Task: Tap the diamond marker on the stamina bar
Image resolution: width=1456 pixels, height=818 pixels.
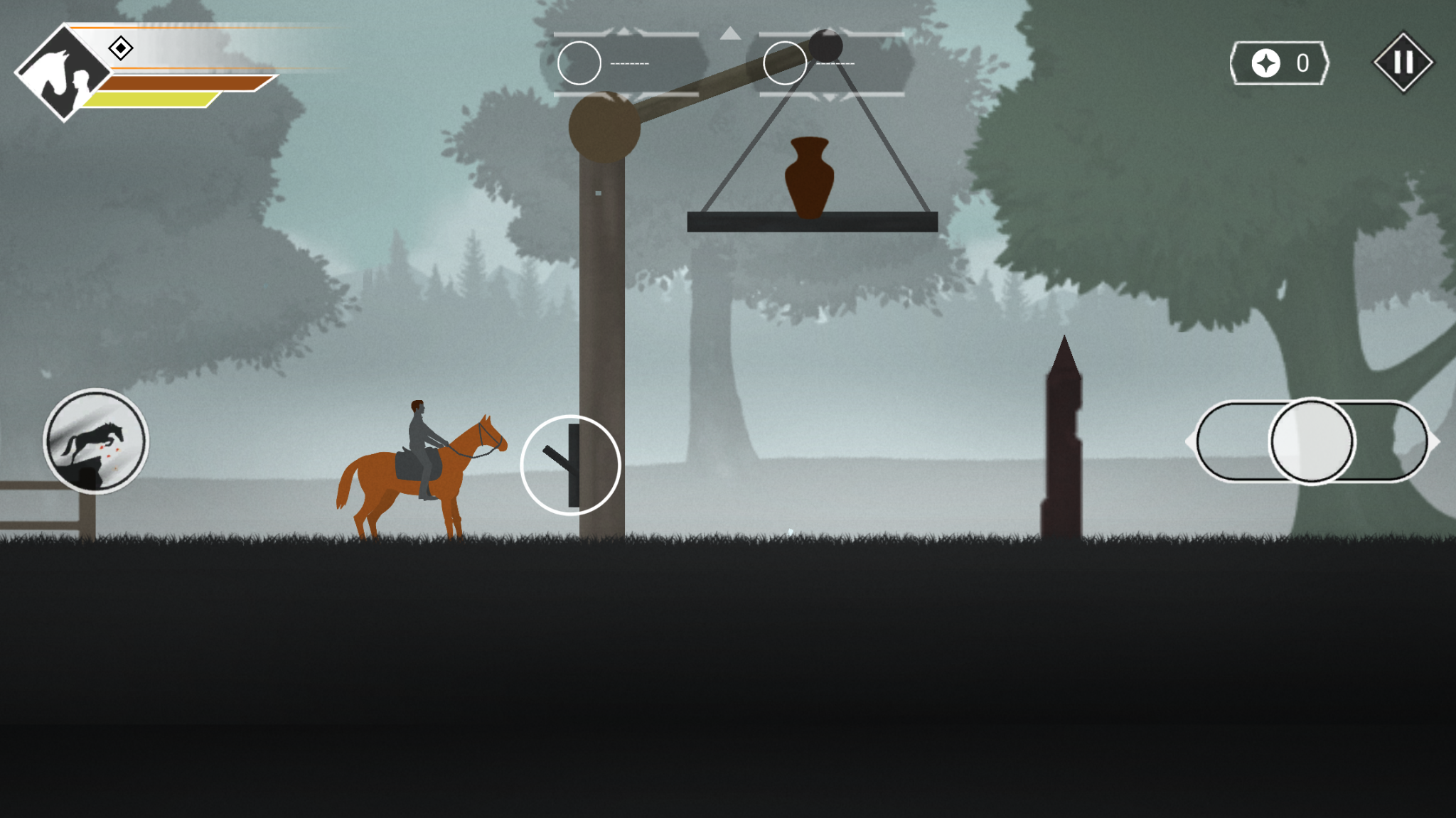Action: (x=121, y=48)
